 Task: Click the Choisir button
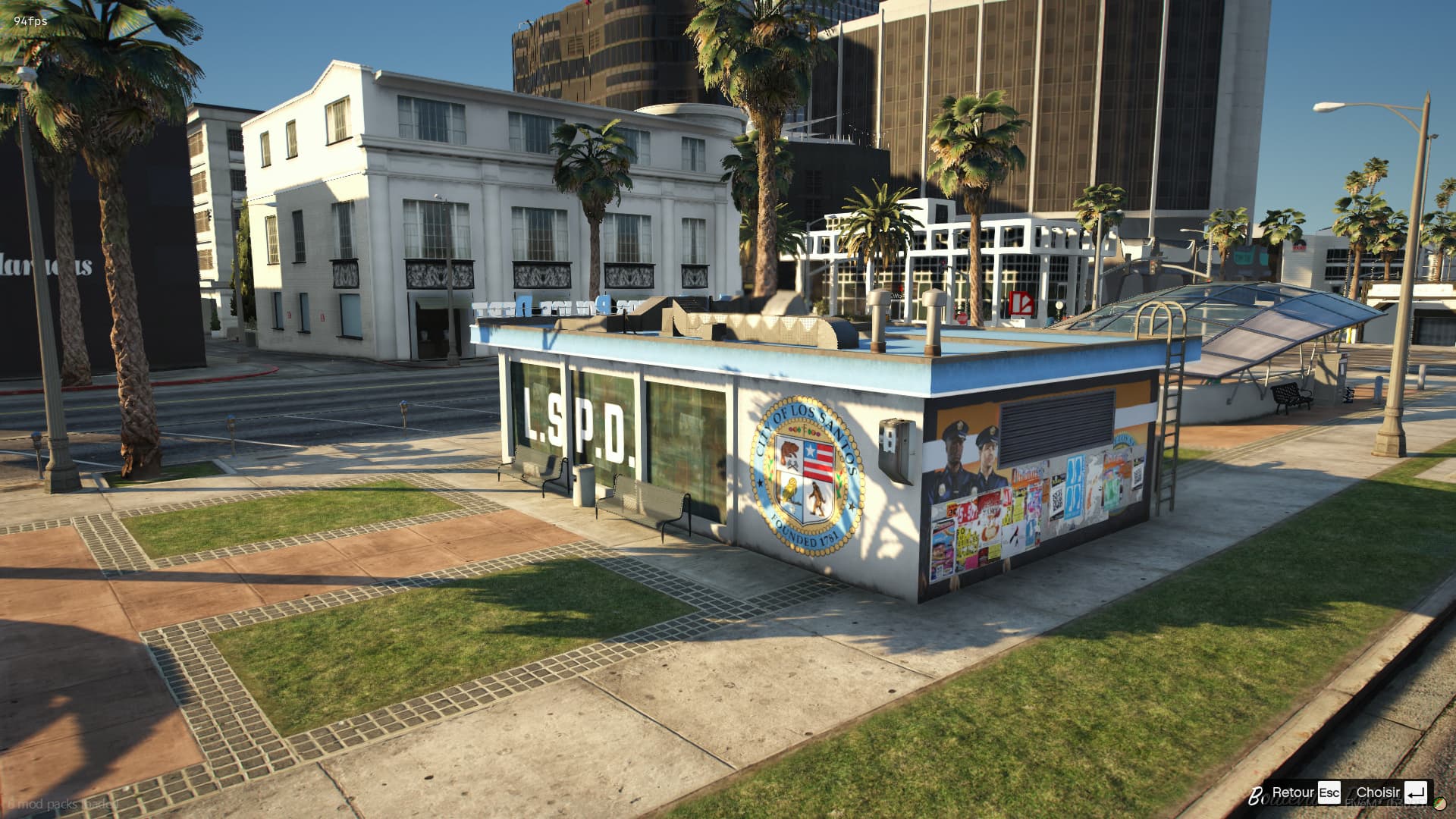[1380, 792]
